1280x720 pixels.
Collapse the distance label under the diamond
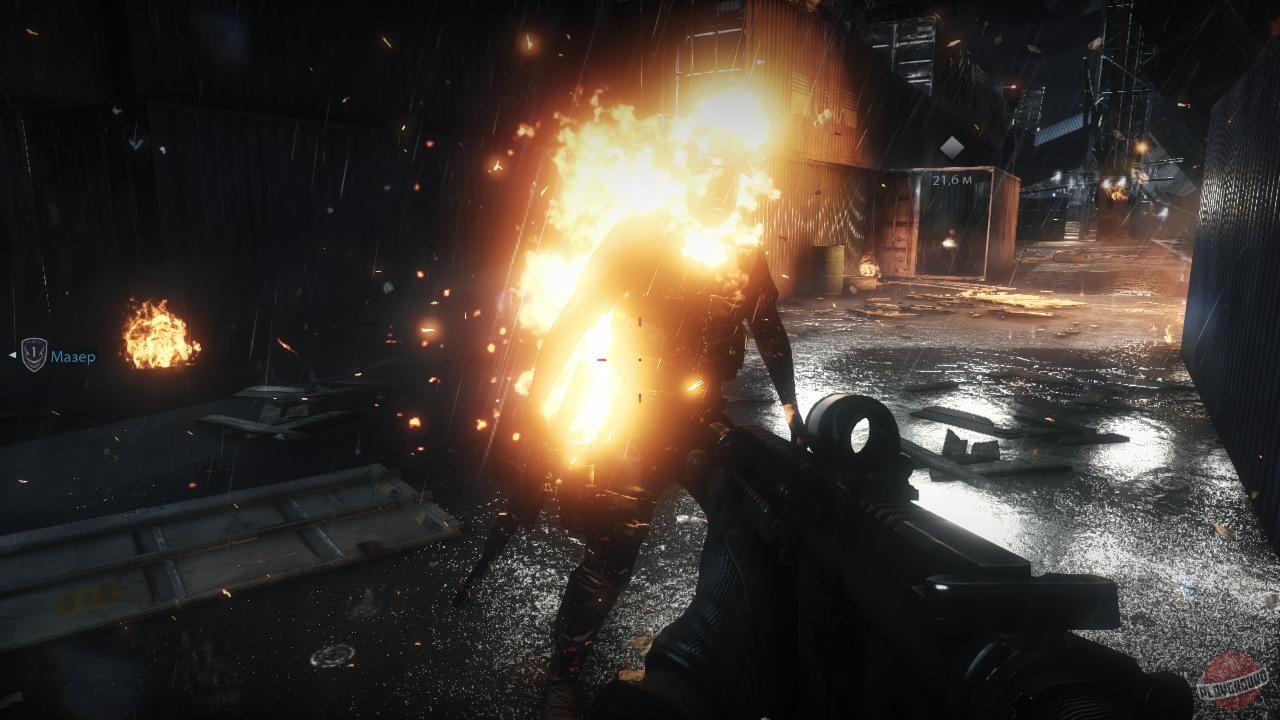[x=952, y=180]
